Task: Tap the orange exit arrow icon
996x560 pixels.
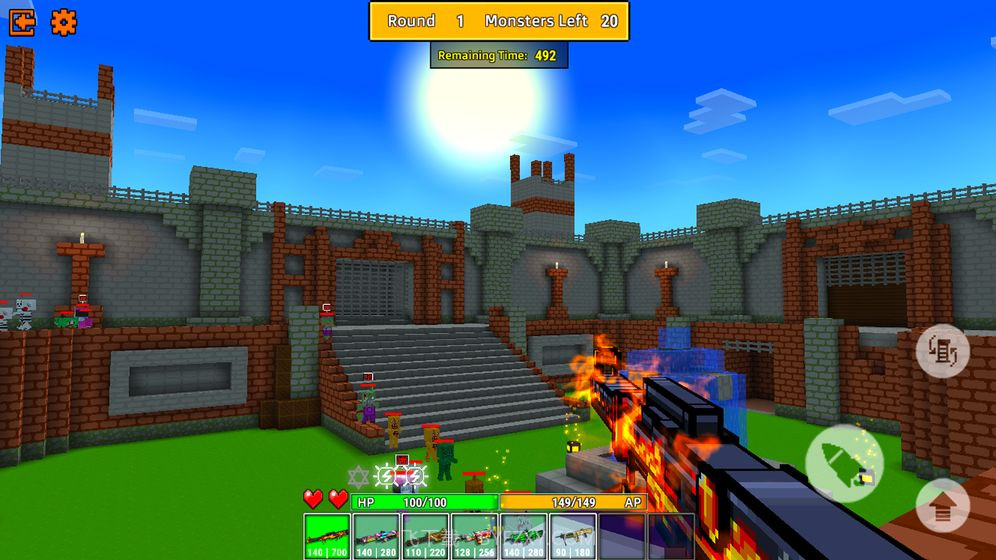Action: 22,22
